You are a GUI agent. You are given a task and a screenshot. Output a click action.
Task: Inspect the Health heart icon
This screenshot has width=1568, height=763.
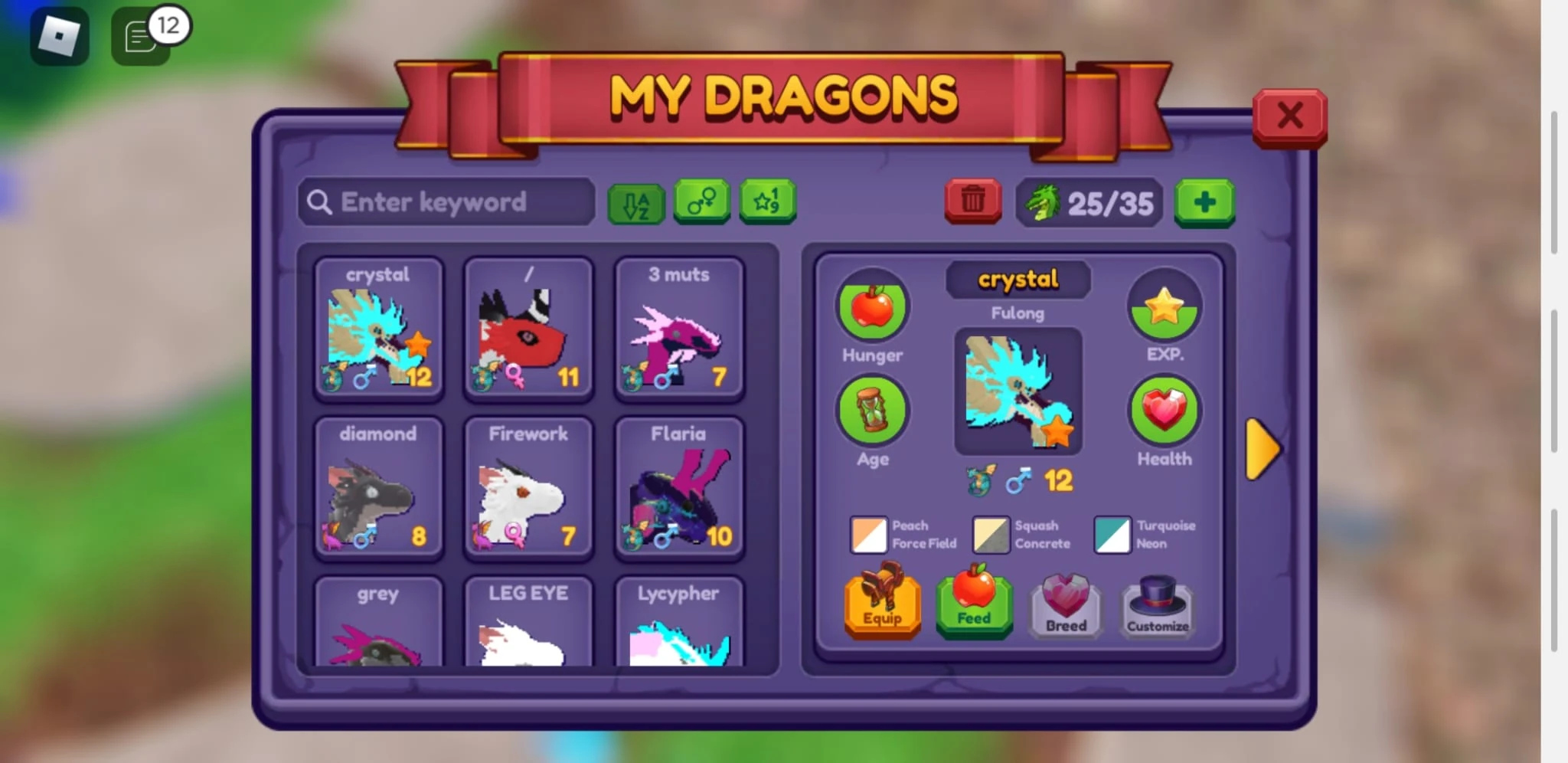pos(1165,411)
